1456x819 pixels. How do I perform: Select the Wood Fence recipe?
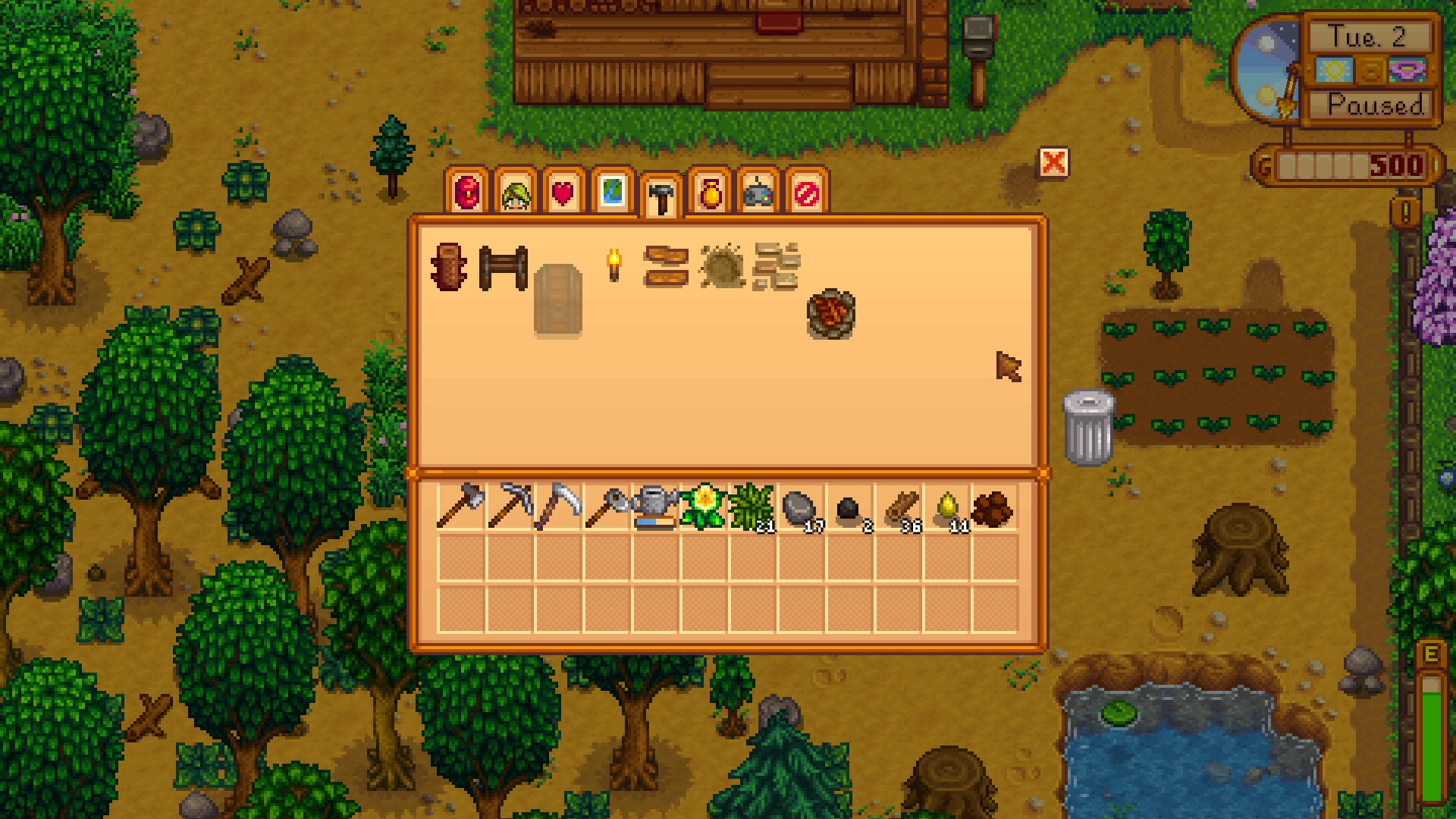[x=503, y=267]
